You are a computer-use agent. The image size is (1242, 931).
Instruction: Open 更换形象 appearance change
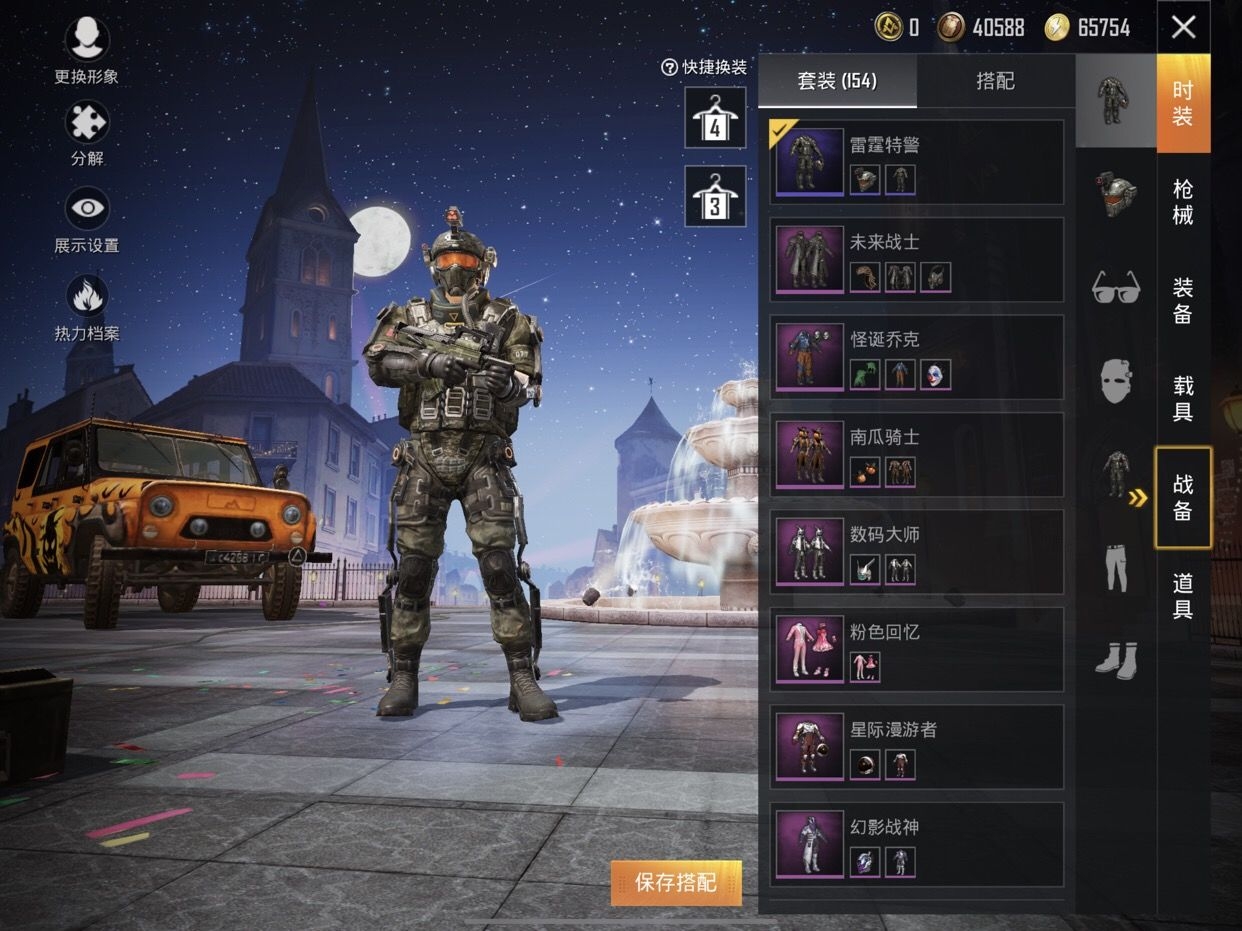(87, 40)
